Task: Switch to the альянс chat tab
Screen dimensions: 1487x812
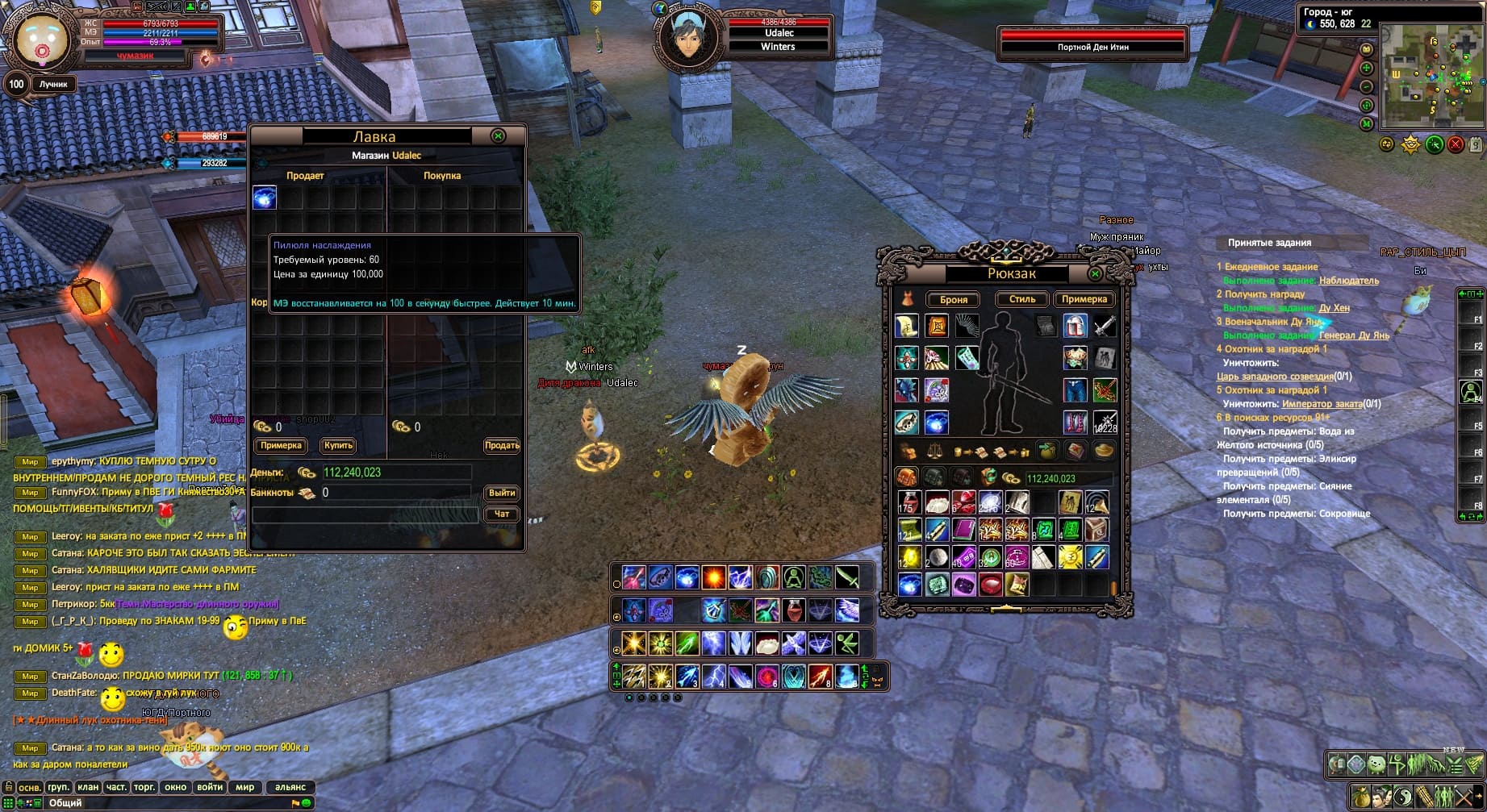Action: click(290, 787)
